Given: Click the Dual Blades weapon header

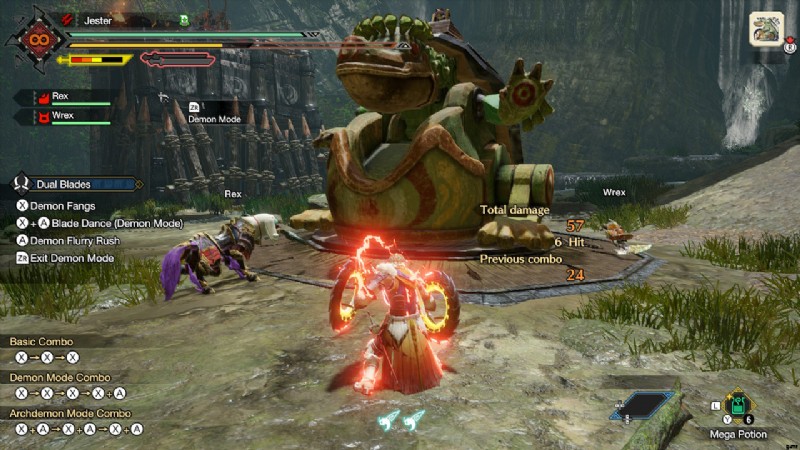Looking at the screenshot, I should click(74, 184).
